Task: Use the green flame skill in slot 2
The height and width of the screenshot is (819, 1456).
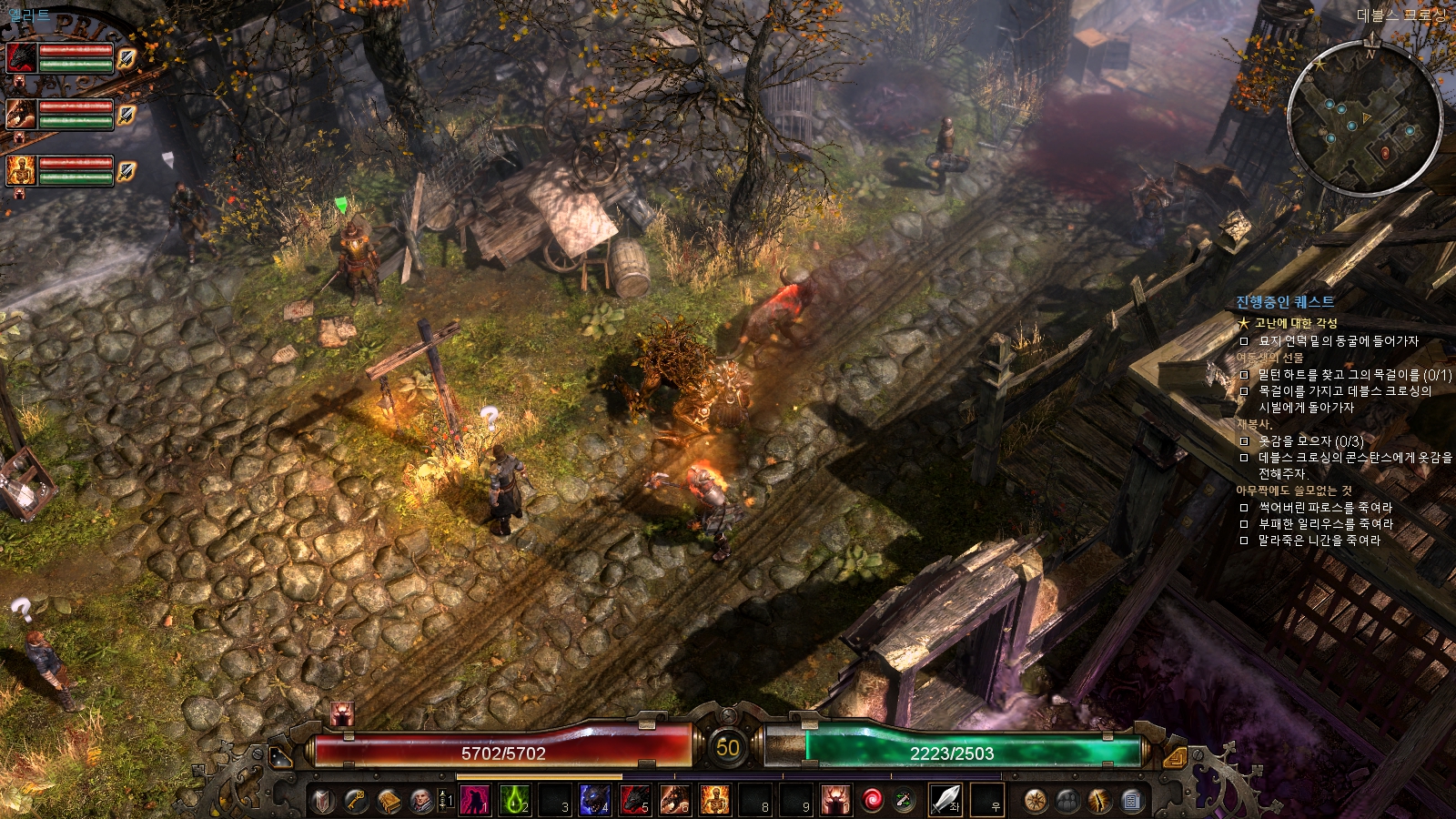Action: pos(514,801)
